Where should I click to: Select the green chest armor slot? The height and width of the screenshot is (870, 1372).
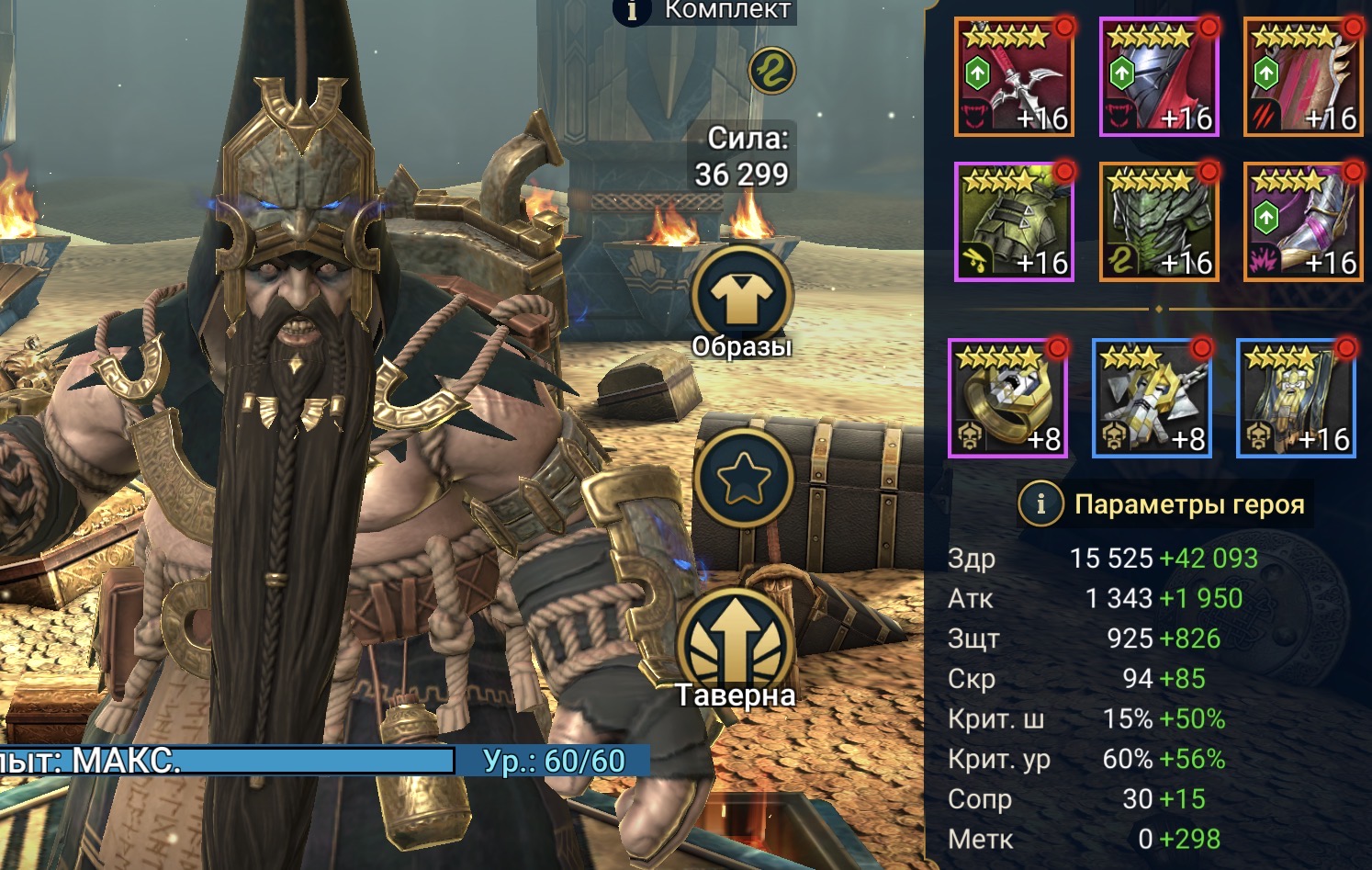pos(1158,222)
